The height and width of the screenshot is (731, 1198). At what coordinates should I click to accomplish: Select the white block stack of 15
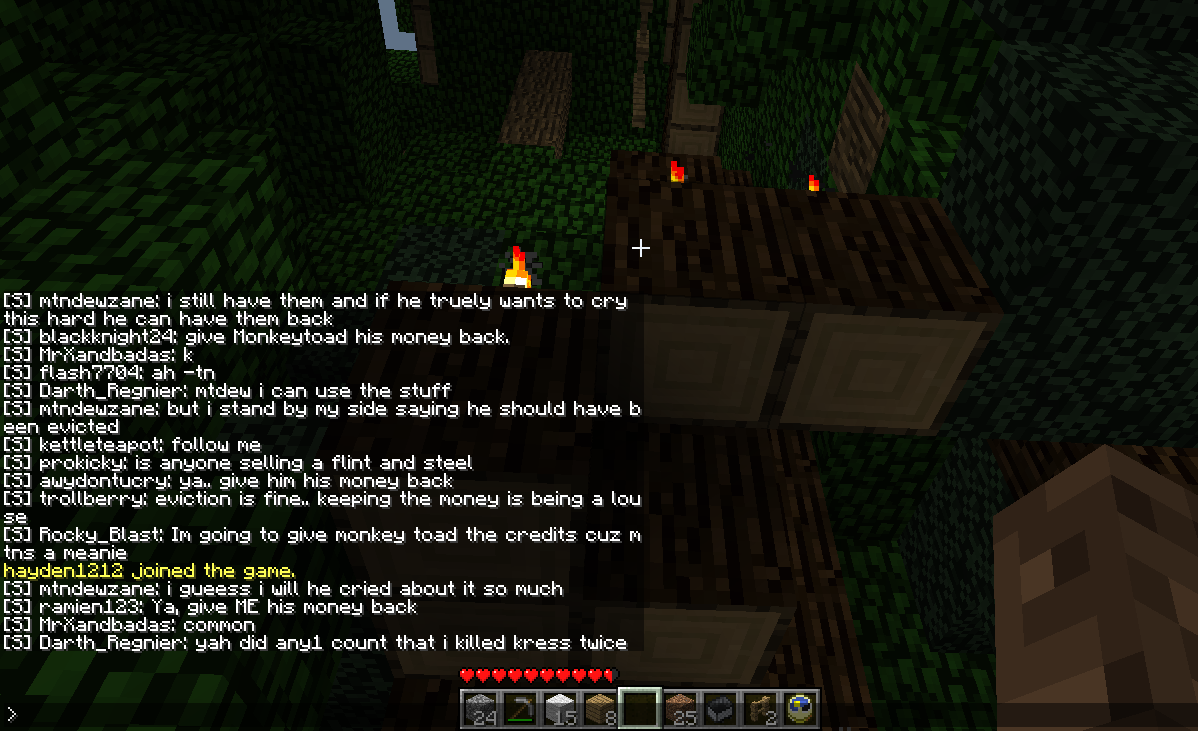[560, 709]
